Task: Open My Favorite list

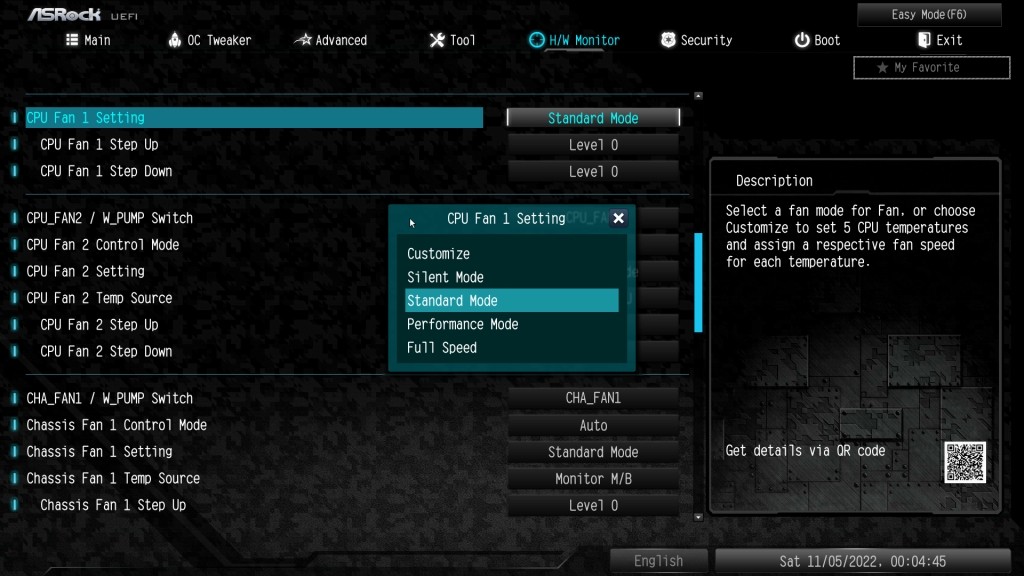Action: tap(931, 67)
